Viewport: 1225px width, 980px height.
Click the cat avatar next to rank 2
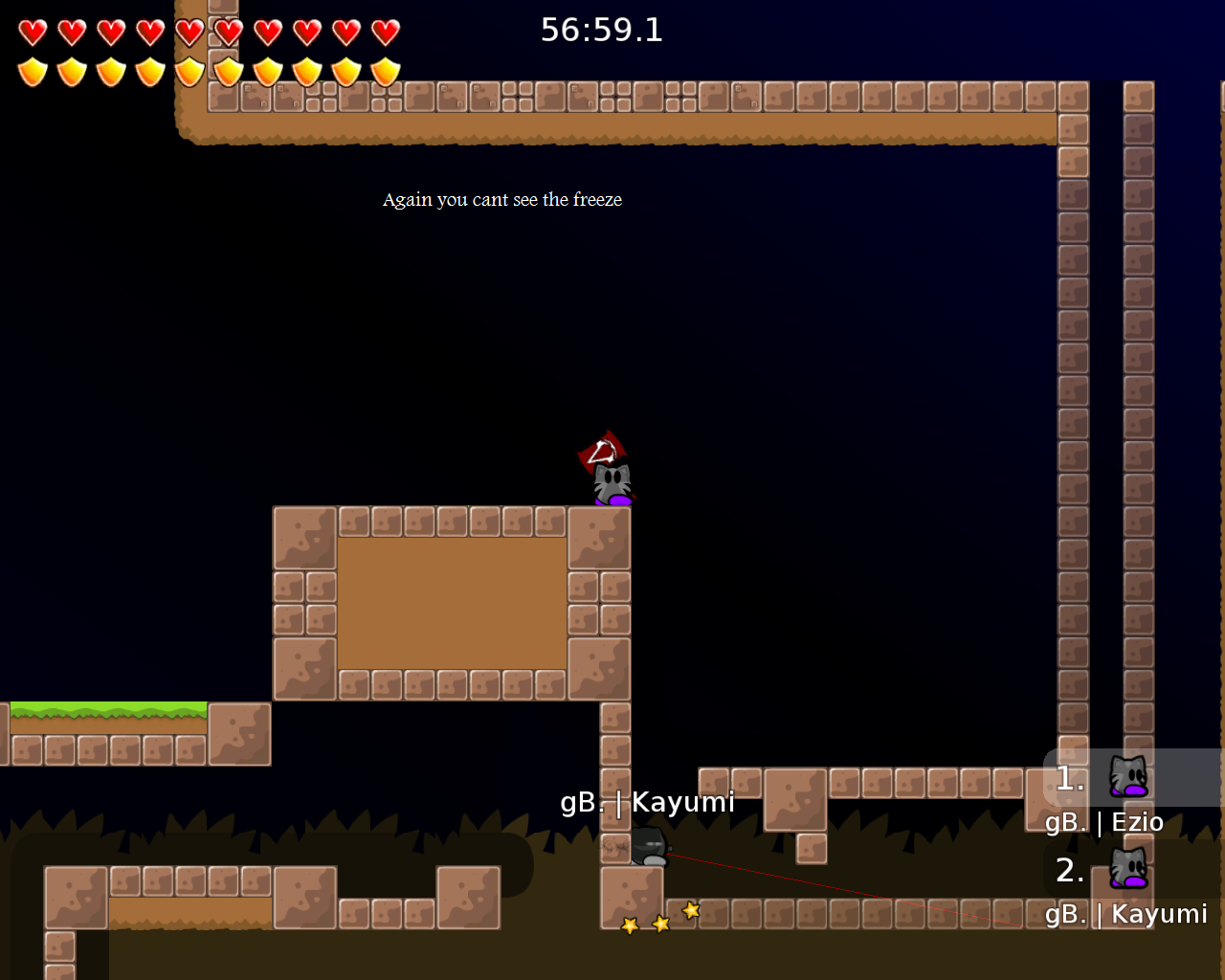[1129, 869]
